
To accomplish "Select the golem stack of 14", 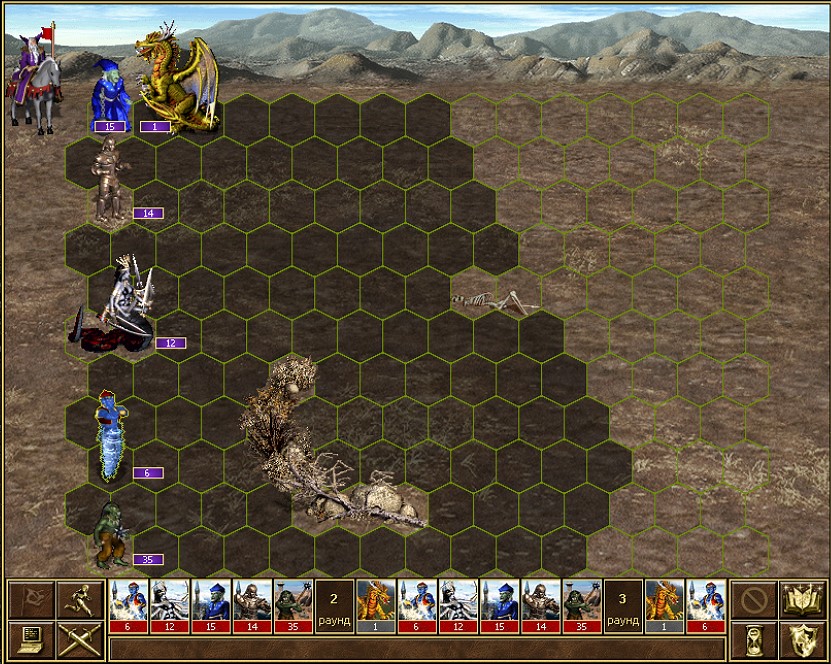I will pos(108,182).
